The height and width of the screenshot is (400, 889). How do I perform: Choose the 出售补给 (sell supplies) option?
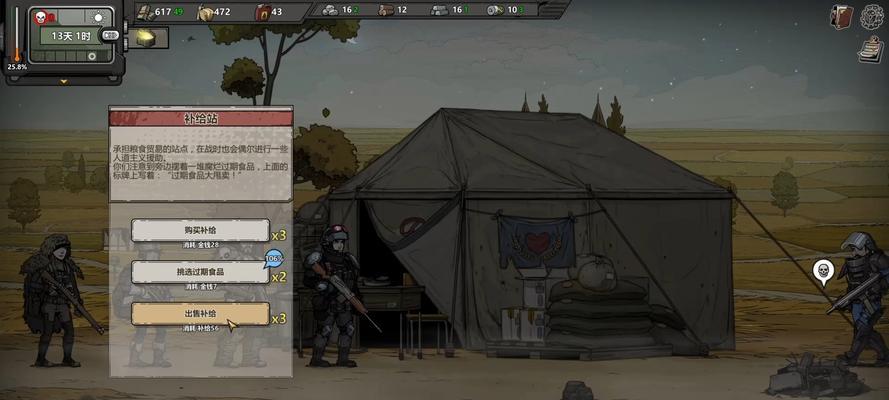(x=200, y=314)
